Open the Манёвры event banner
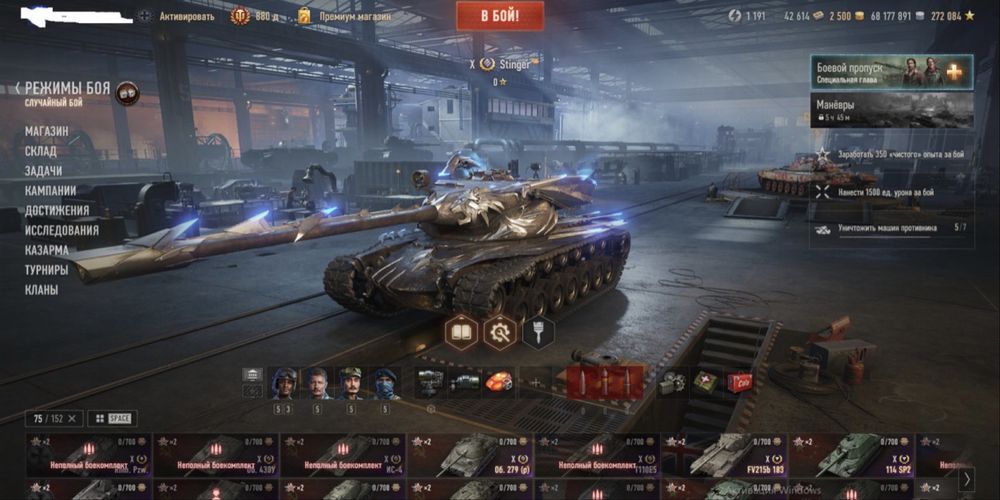The height and width of the screenshot is (500, 1000). coord(891,110)
